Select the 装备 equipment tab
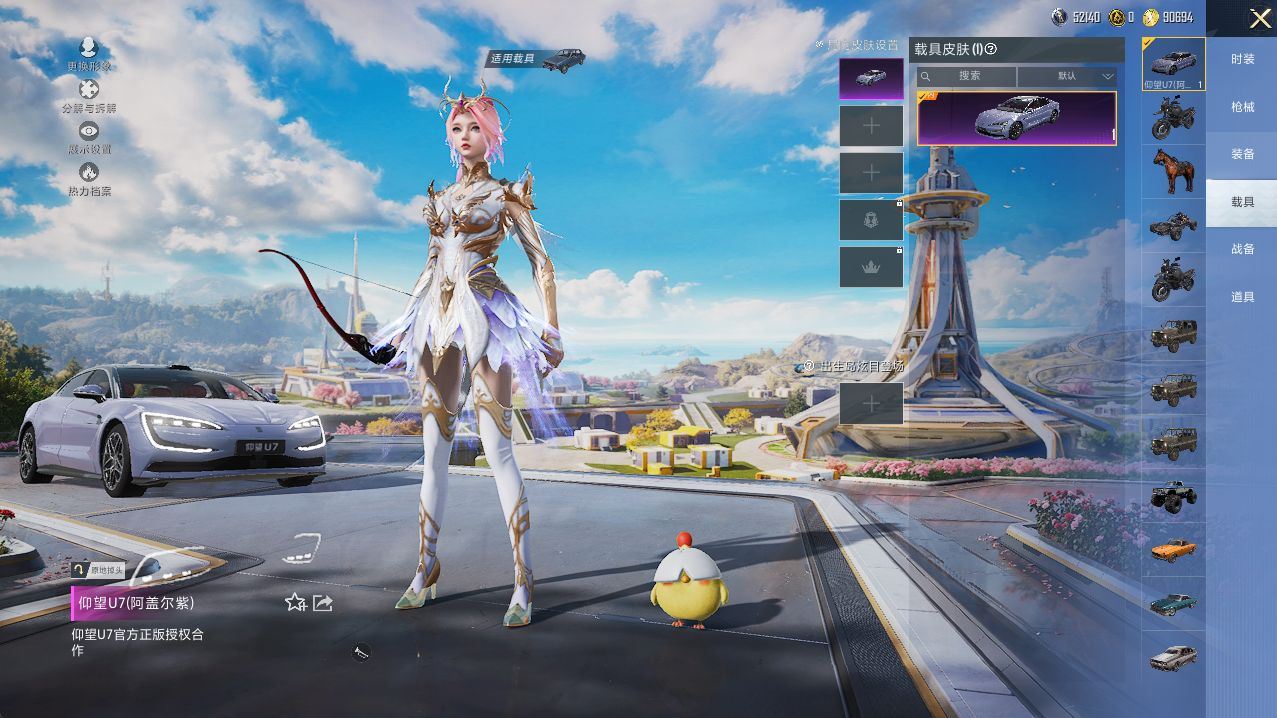The image size is (1277, 718). click(1242, 154)
